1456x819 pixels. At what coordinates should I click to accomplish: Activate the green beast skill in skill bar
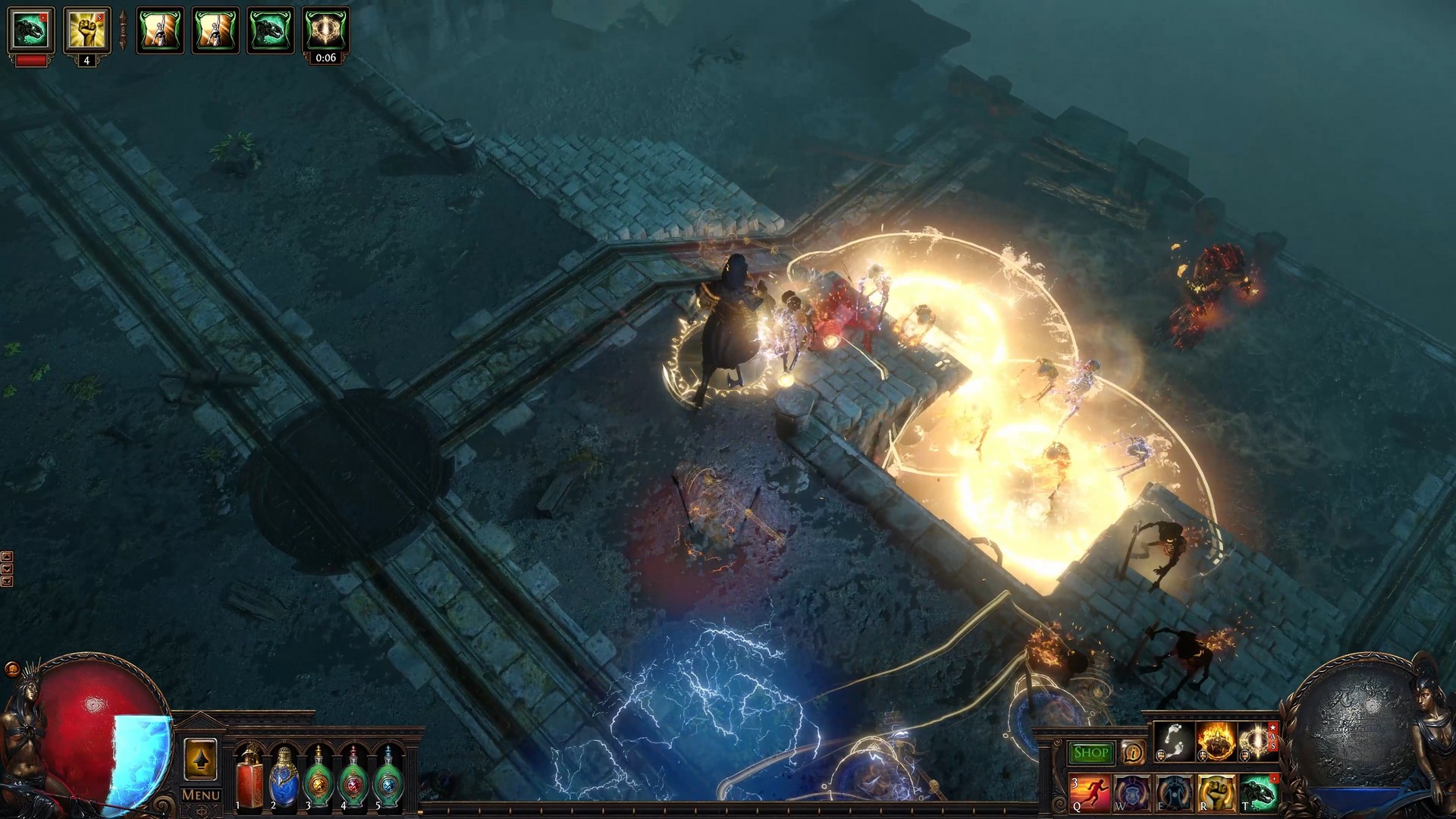pos(1258,792)
